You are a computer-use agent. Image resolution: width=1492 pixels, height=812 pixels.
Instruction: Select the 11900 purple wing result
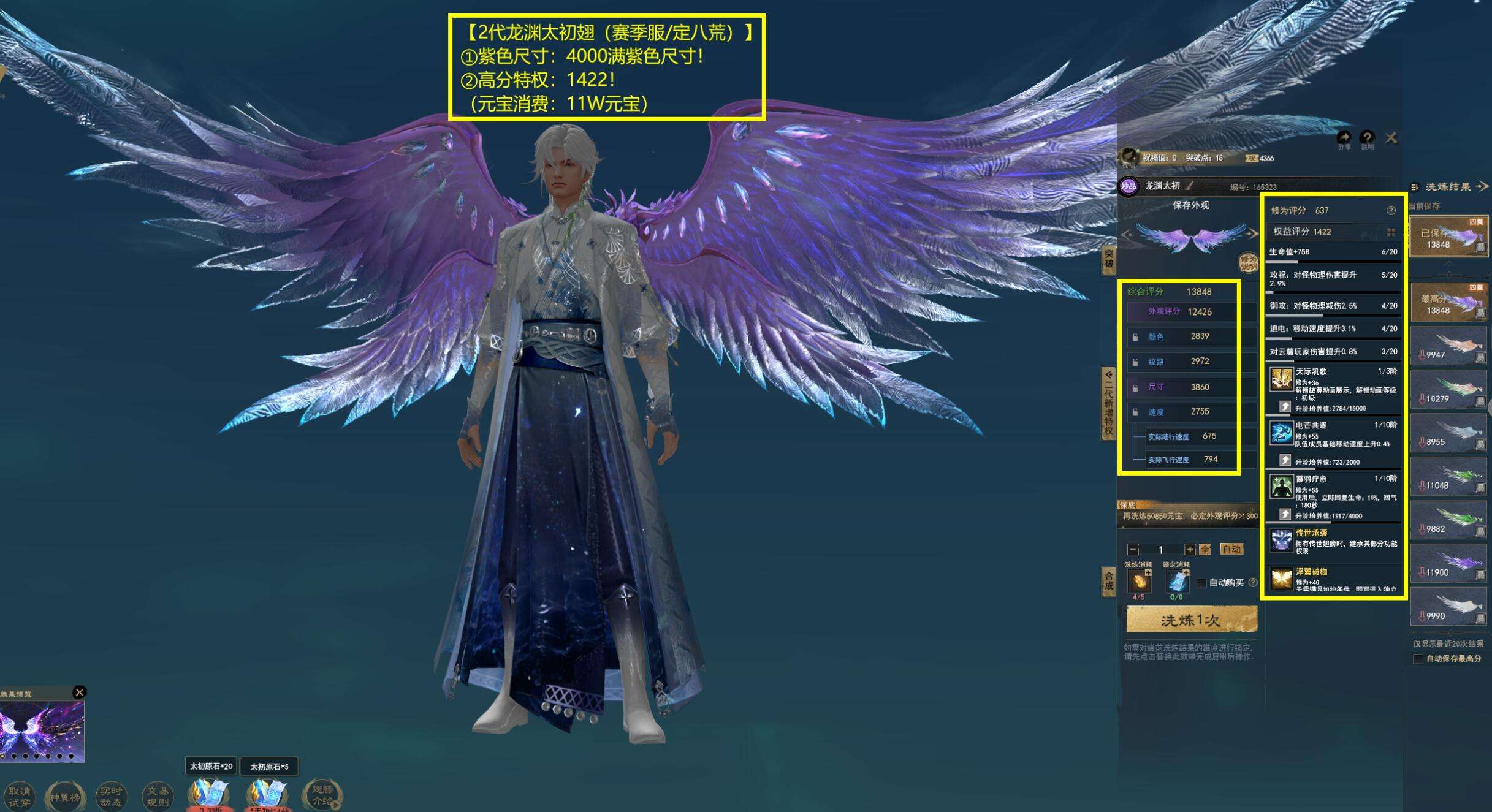(x=1448, y=564)
